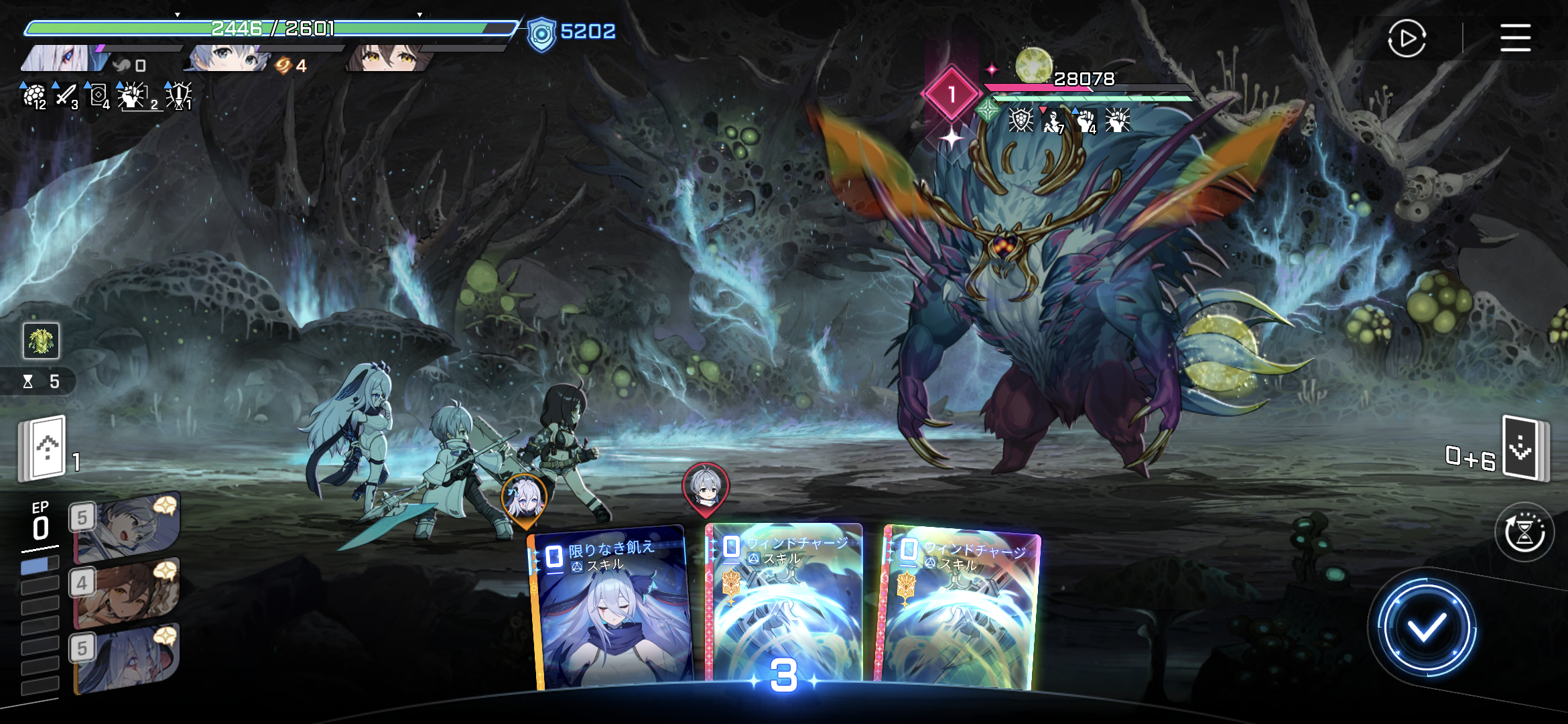Tap the round hourglass button
The height and width of the screenshot is (724, 1568).
click(1524, 532)
